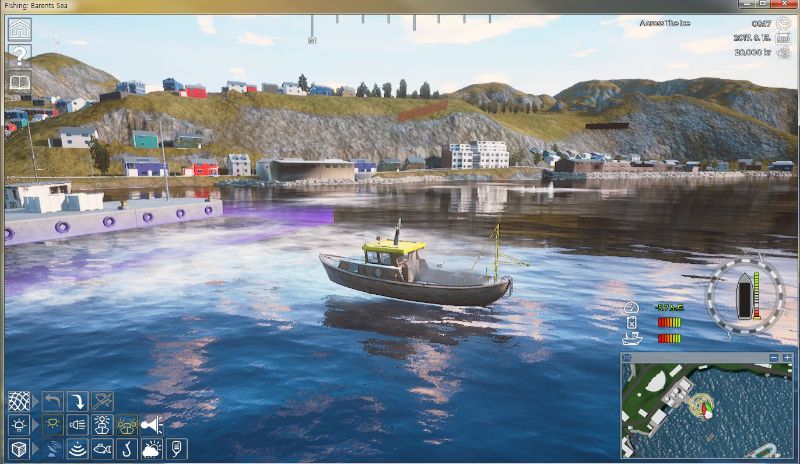Select the fishing hook icon
The height and width of the screenshot is (464, 800).
point(127,449)
